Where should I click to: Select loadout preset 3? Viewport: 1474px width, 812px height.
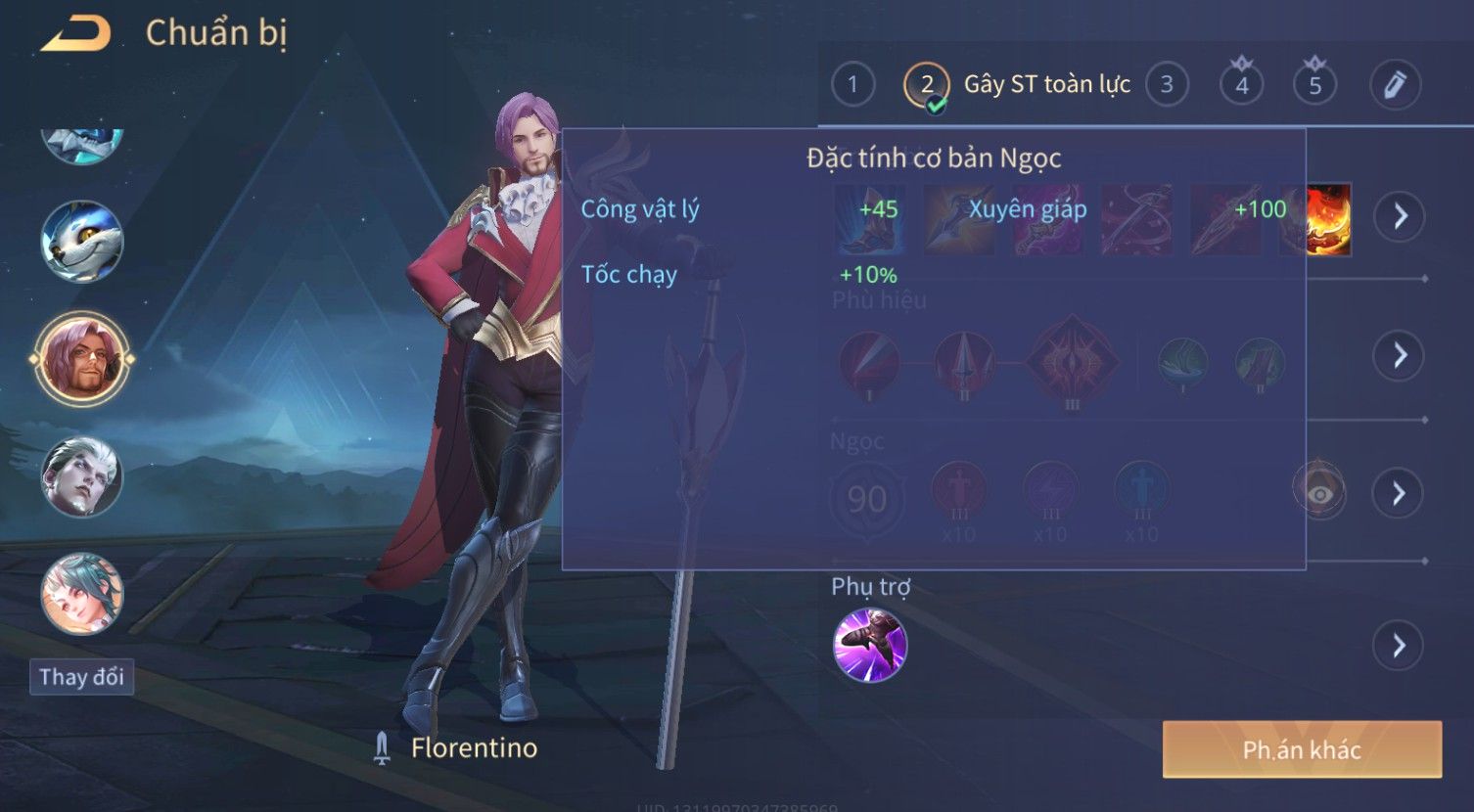tap(1166, 85)
